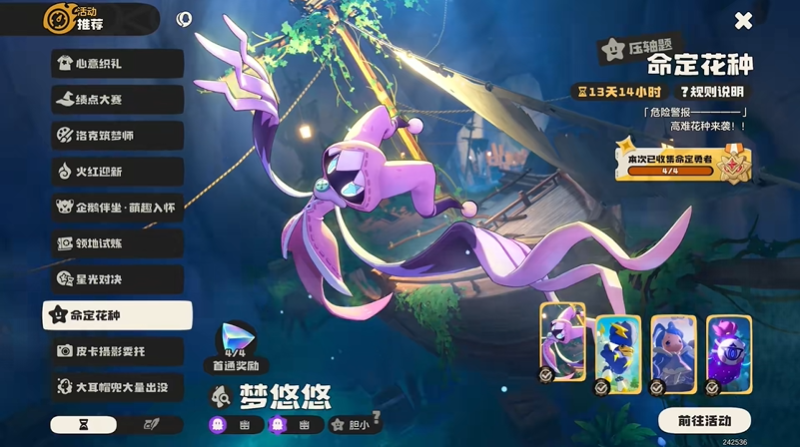
Task: Select the 绩点大赛 event
Action: [x=117, y=100]
